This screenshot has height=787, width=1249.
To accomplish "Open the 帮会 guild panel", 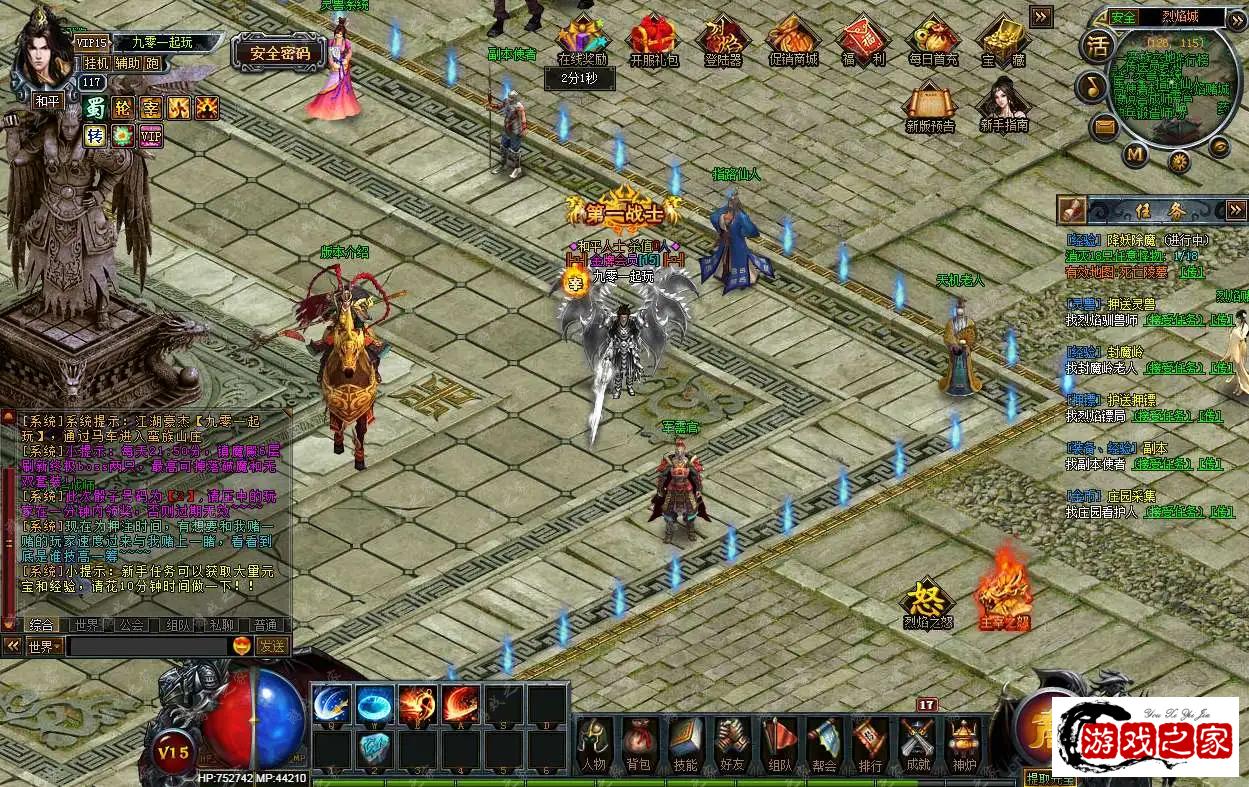I will coord(824,745).
